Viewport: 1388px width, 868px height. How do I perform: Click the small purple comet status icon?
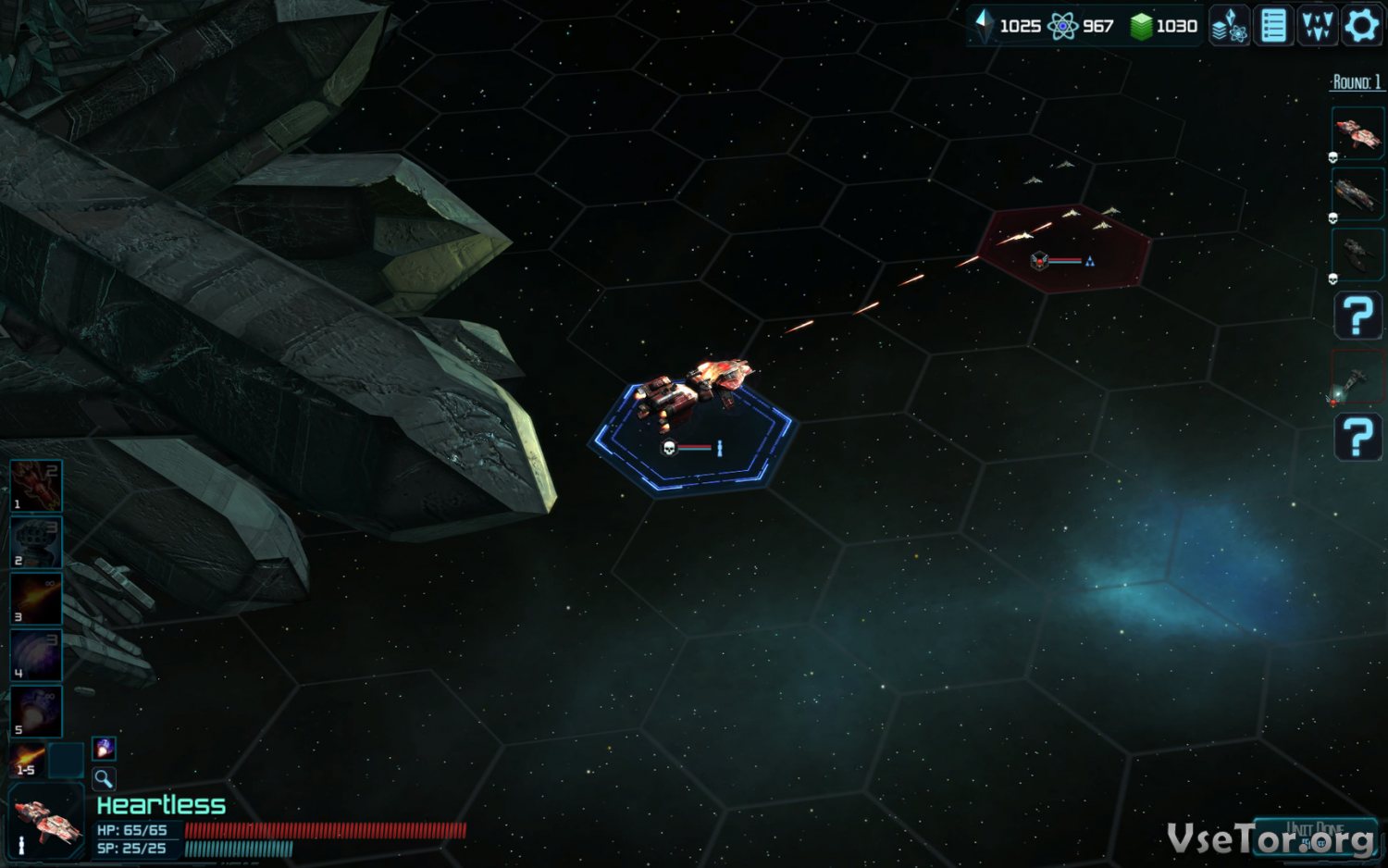pyautogui.click(x=104, y=748)
